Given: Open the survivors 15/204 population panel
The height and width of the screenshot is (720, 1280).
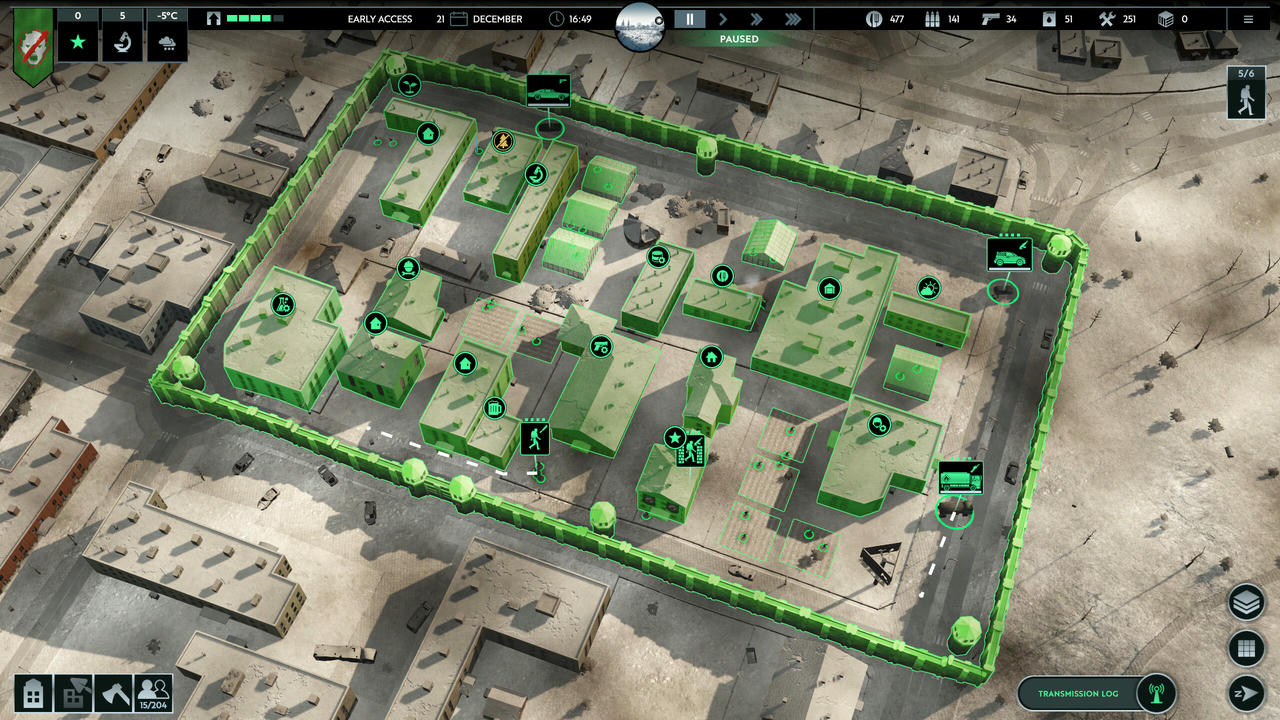Looking at the screenshot, I should (153, 693).
